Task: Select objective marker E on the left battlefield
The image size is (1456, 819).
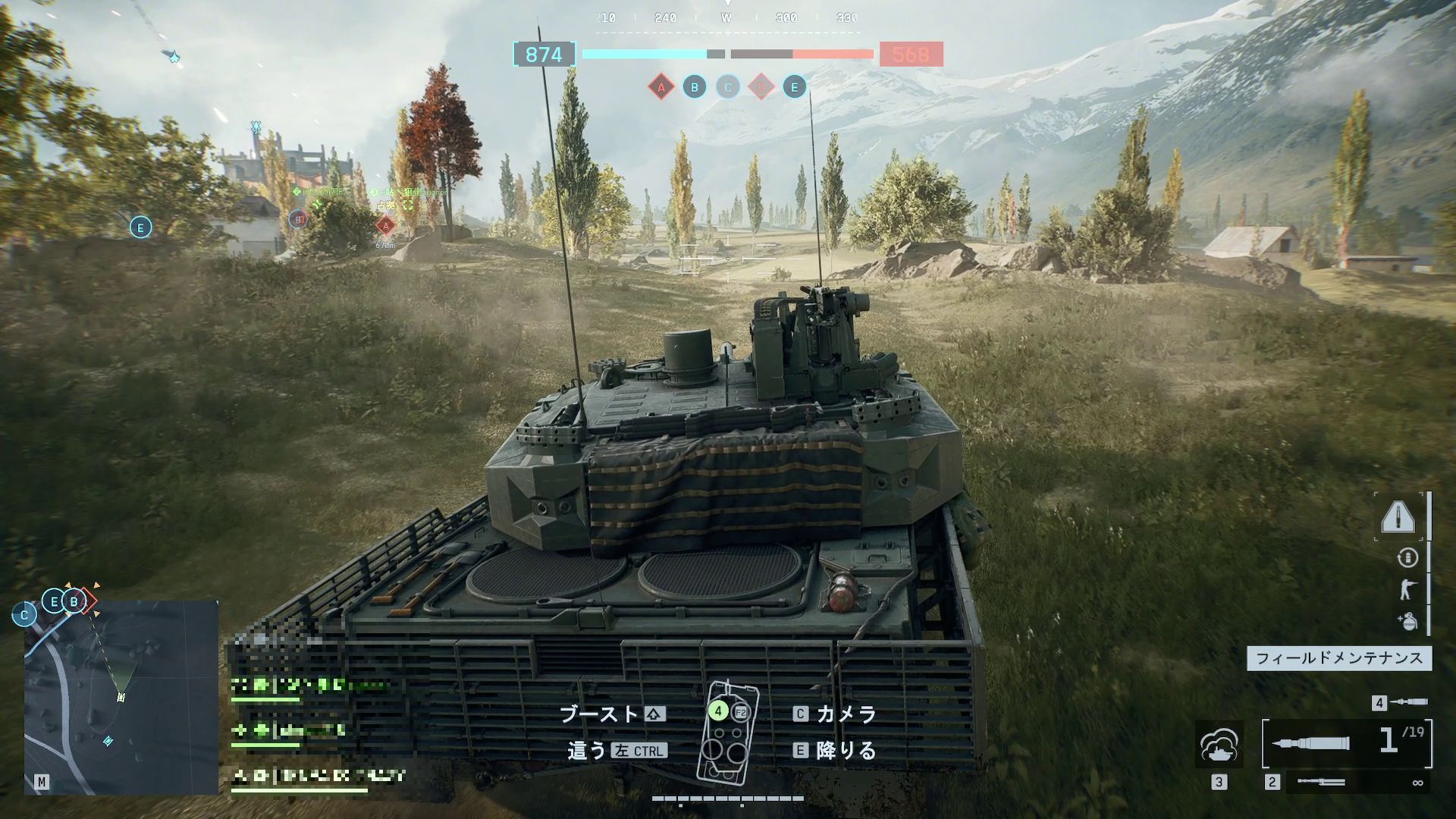Action: (x=140, y=226)
